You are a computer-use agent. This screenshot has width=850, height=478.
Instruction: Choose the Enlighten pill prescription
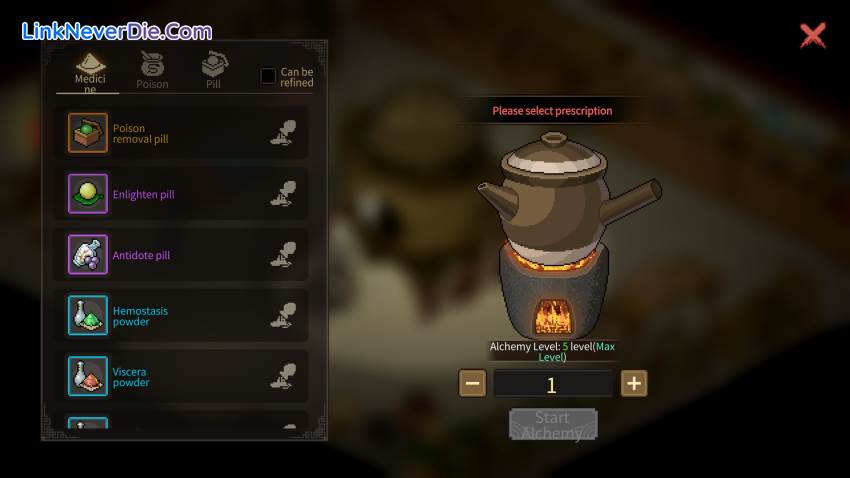pyautogui.click(x=182, y=194)
